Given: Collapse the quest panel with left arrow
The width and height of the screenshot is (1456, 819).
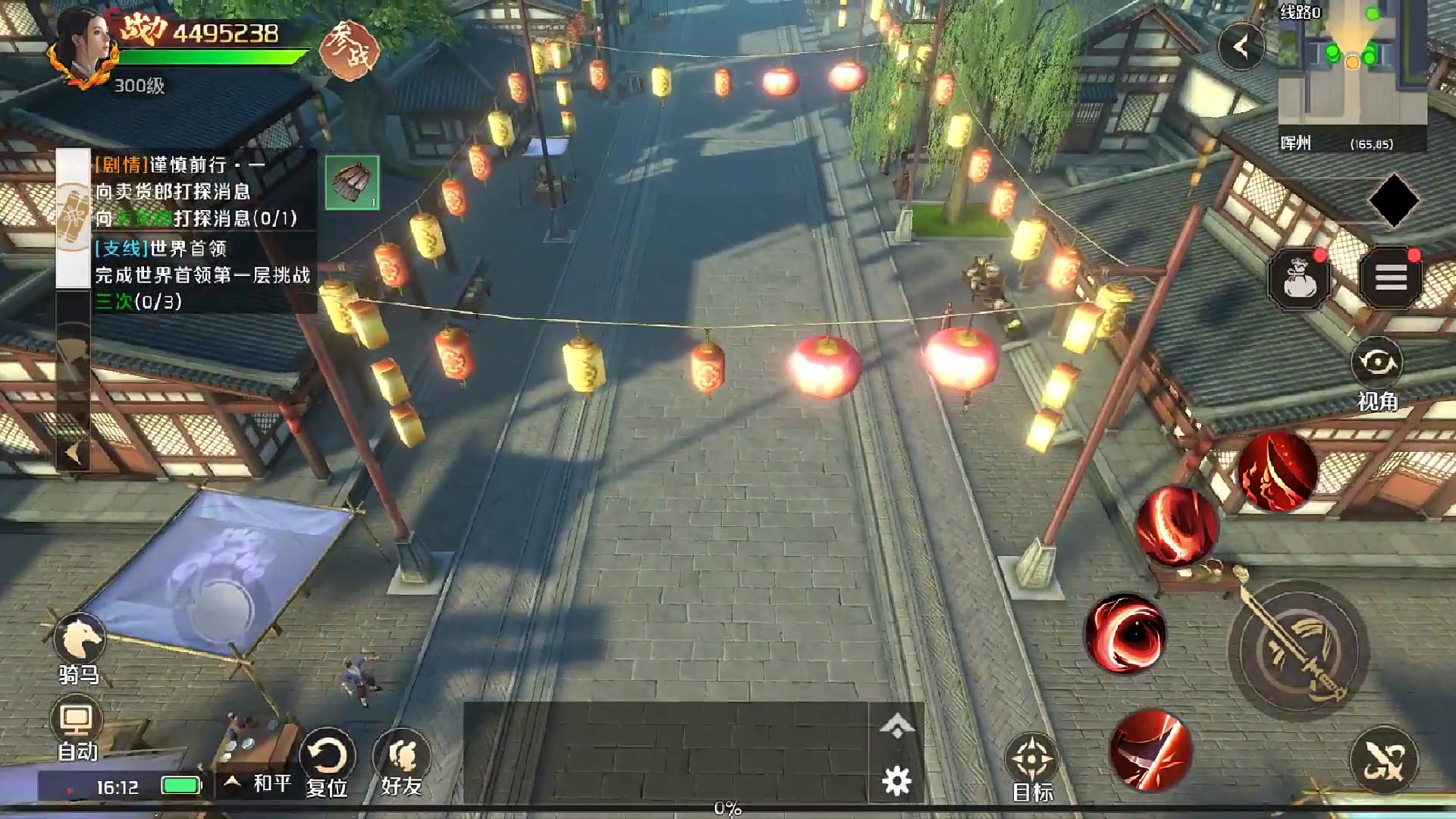Looking at the screenshot, I should pos(74,453).
